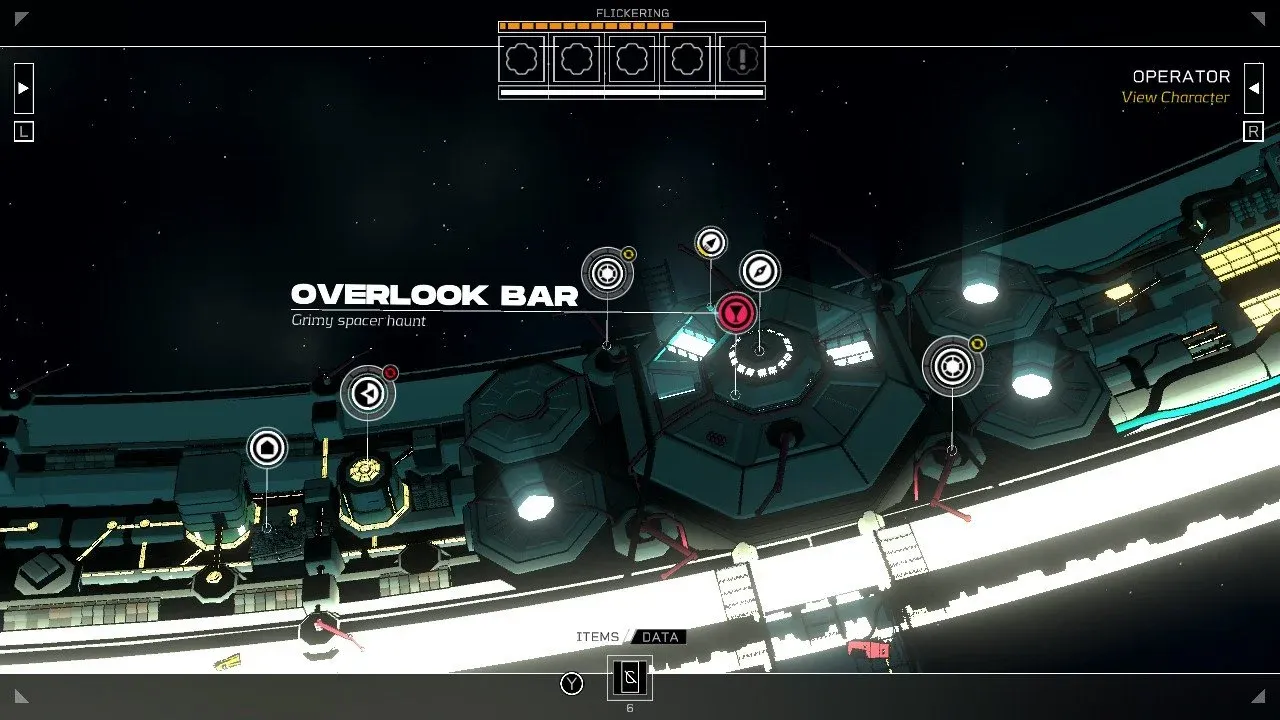The width and height of the screenshot is (1280, 720).
Task: Select the compass location marker
Action: (x=760, y=271)
